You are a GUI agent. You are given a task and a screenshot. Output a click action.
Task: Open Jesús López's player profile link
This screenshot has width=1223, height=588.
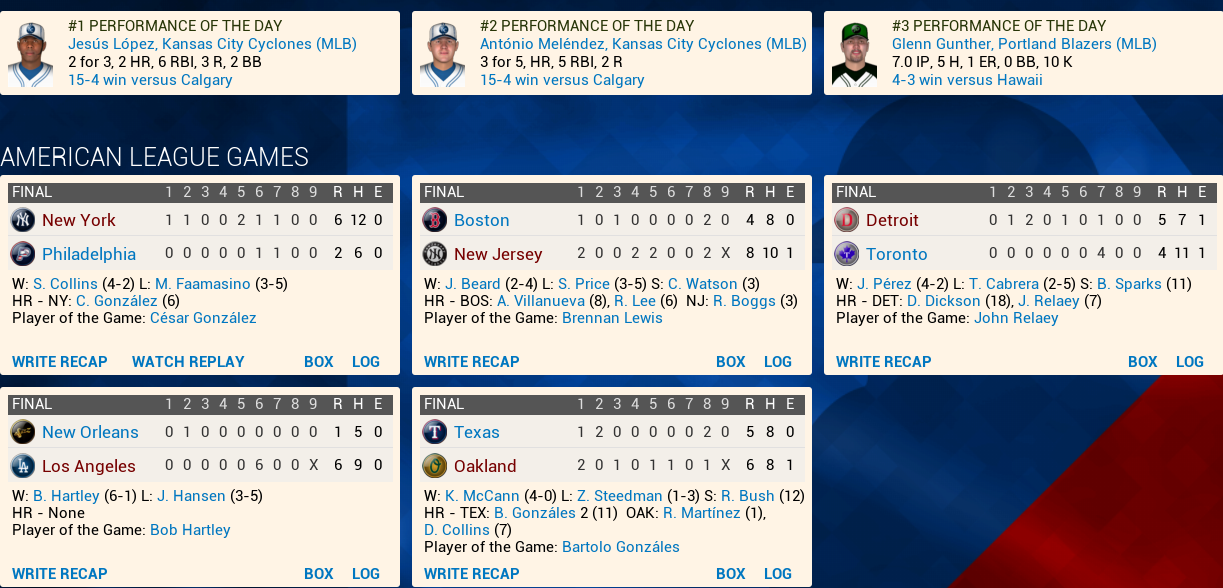[212, 44]
